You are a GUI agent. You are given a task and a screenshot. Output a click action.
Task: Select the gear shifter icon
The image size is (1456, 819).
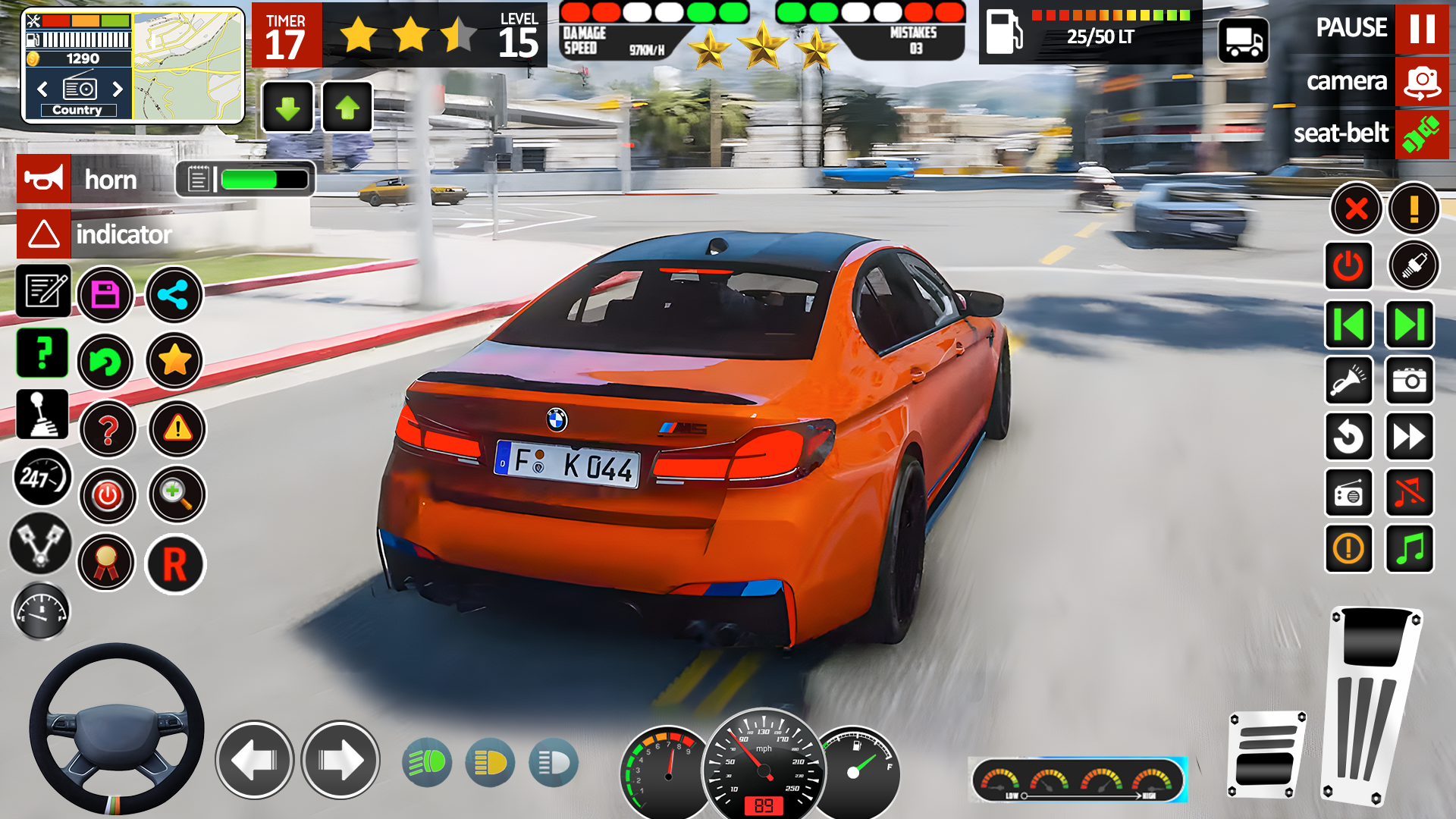(x=42, y=413)
